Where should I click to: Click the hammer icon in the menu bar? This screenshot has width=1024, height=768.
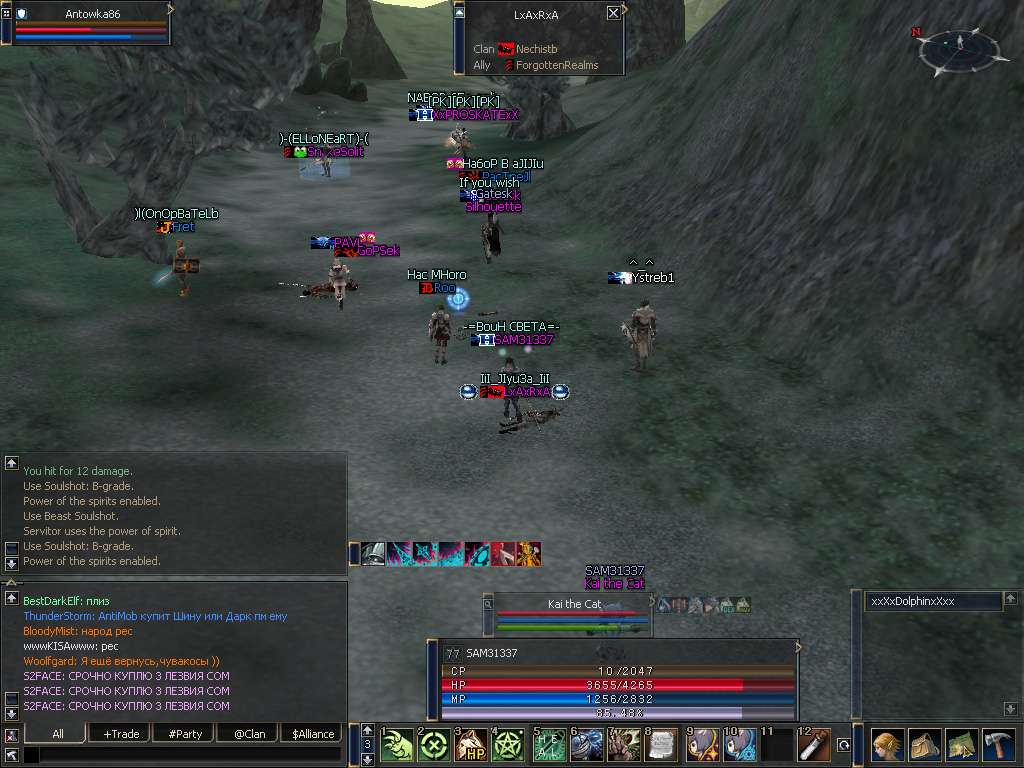pos(1000,745)
